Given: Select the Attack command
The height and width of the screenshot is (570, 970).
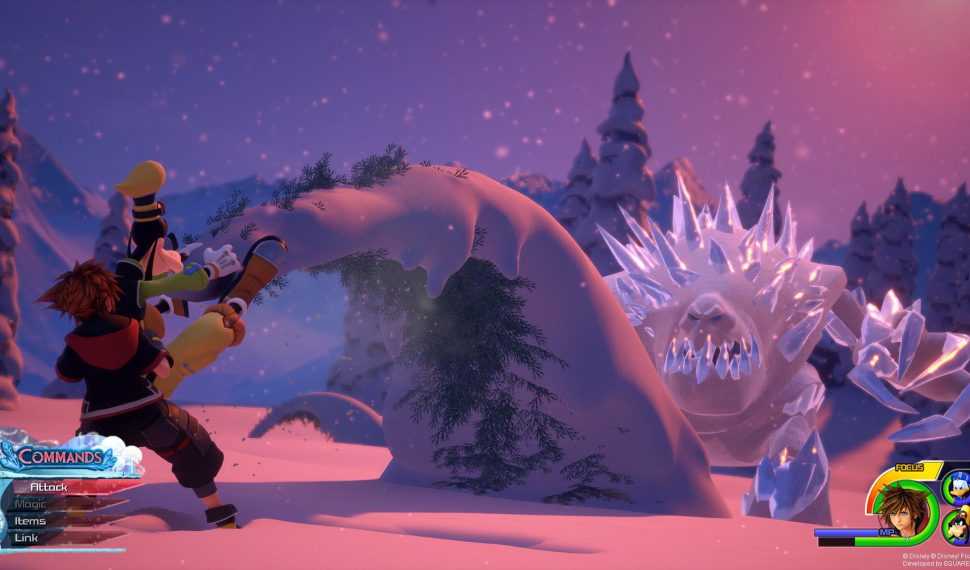Looking at the screenshot, I should tap(50, 487).
